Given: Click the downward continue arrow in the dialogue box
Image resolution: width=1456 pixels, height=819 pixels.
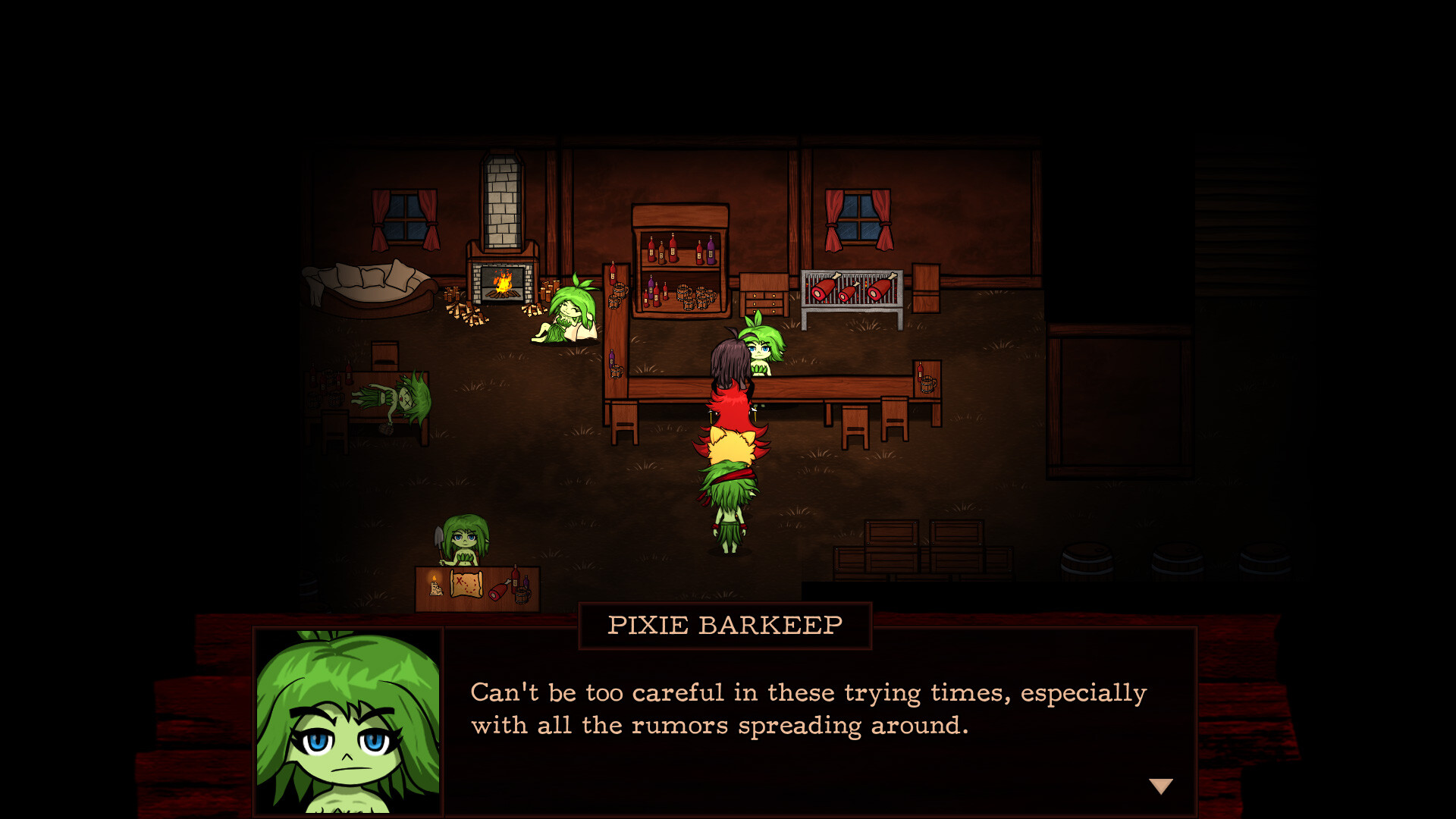Looking at the screenshot, I should point(1163,786).
